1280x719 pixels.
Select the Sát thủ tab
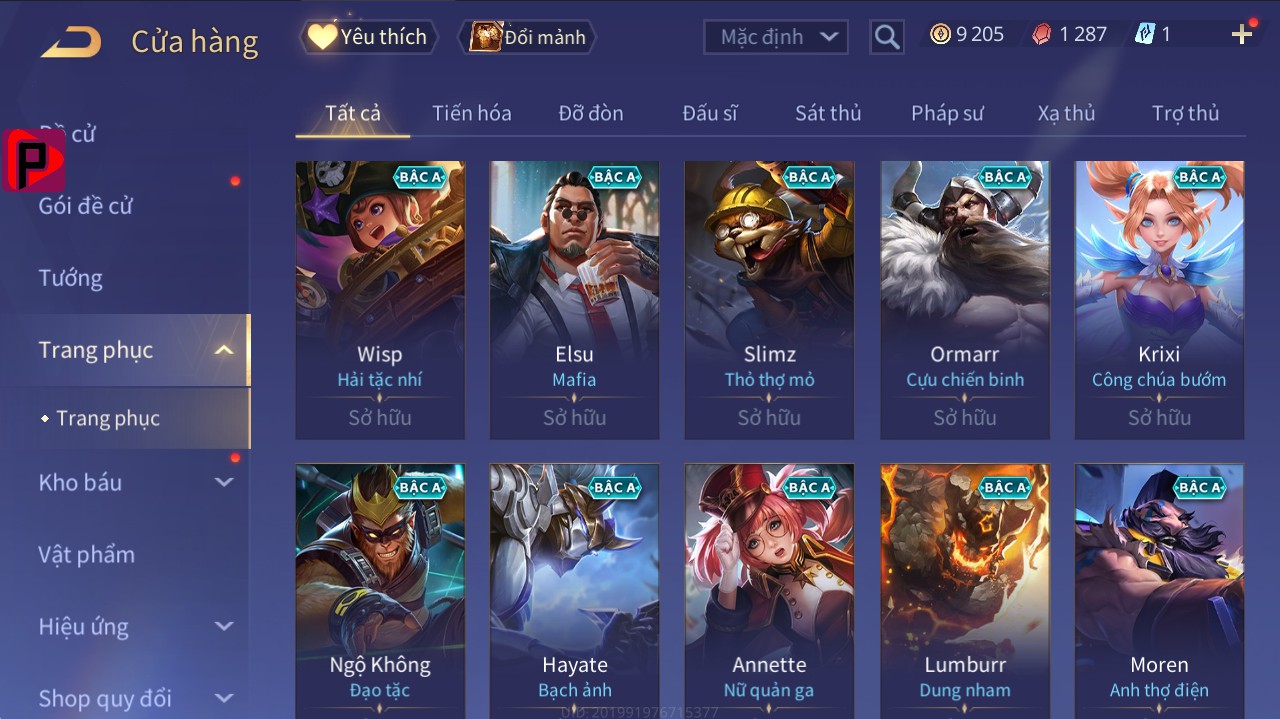828,113
